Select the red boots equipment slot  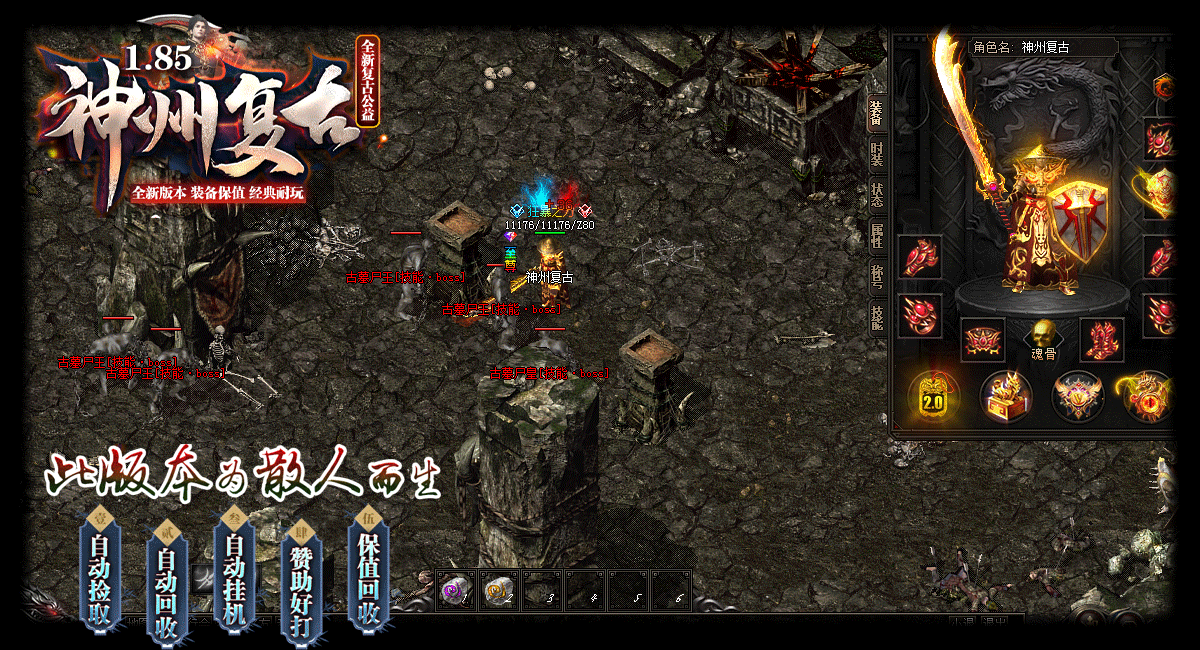[x=1102, y=340]
